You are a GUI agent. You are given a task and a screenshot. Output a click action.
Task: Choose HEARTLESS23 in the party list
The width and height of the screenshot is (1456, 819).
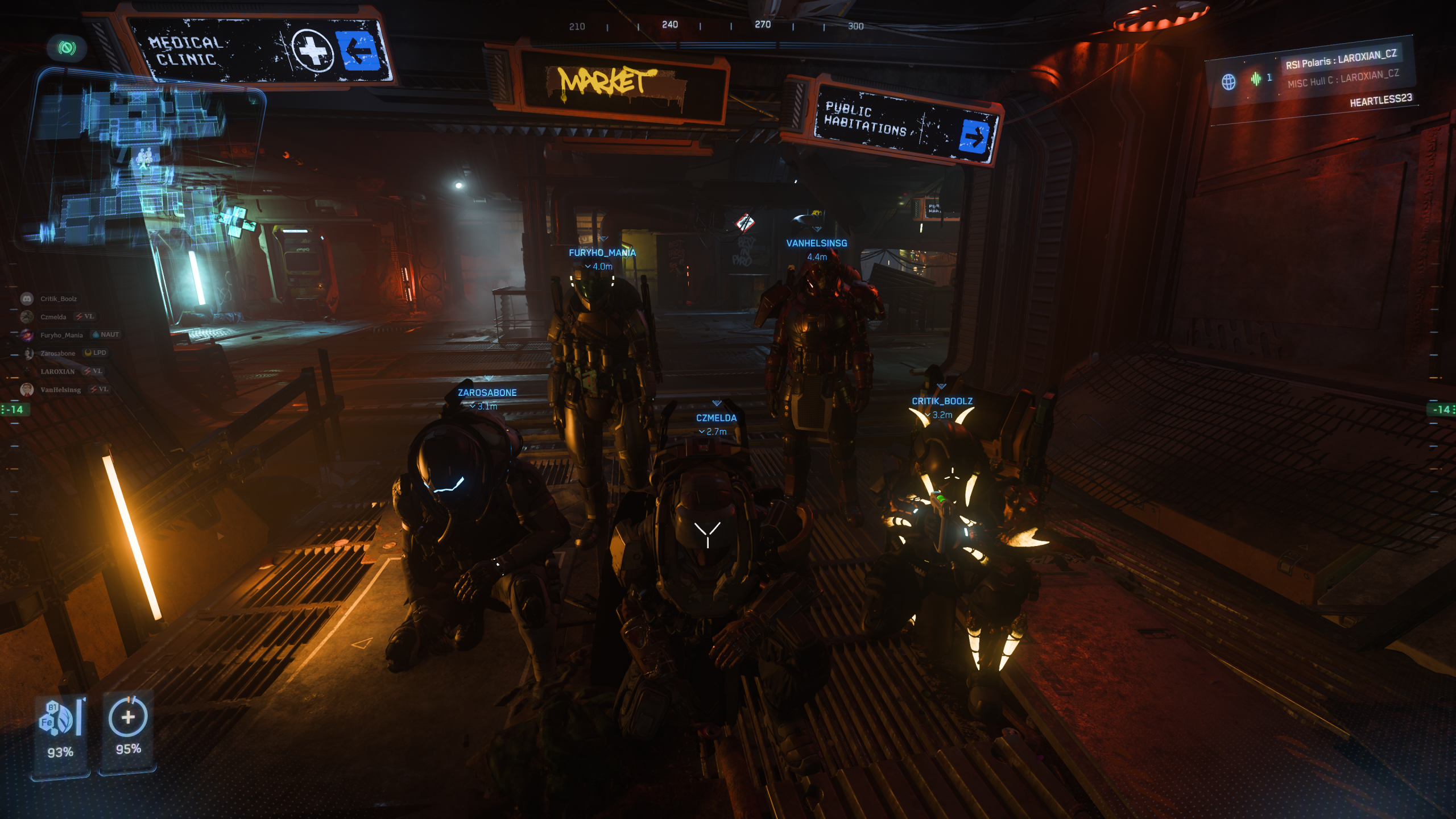[x=1380, y=101]
